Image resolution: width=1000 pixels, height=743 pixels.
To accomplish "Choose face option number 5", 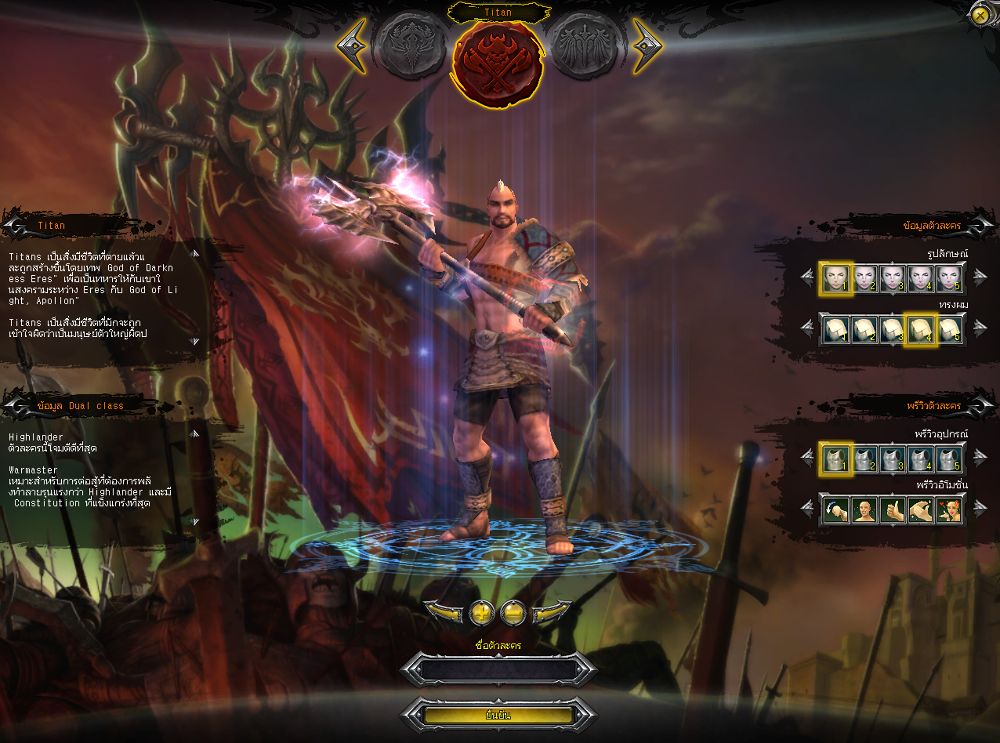I will point(950,277).
